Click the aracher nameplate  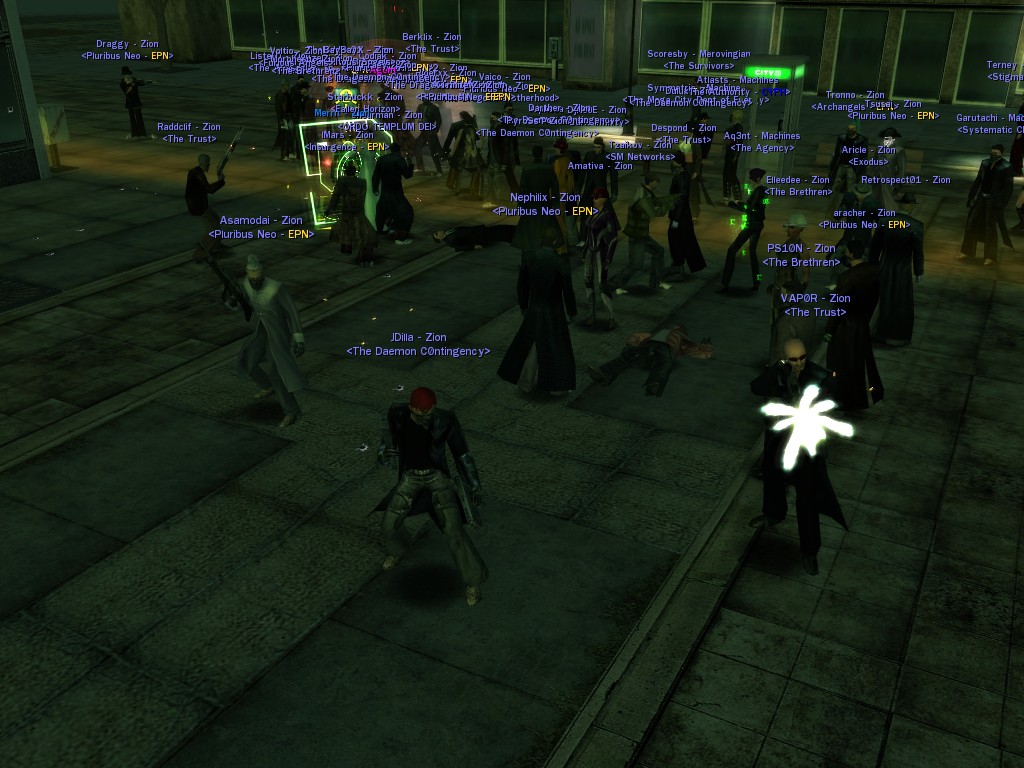coord(864,213)
